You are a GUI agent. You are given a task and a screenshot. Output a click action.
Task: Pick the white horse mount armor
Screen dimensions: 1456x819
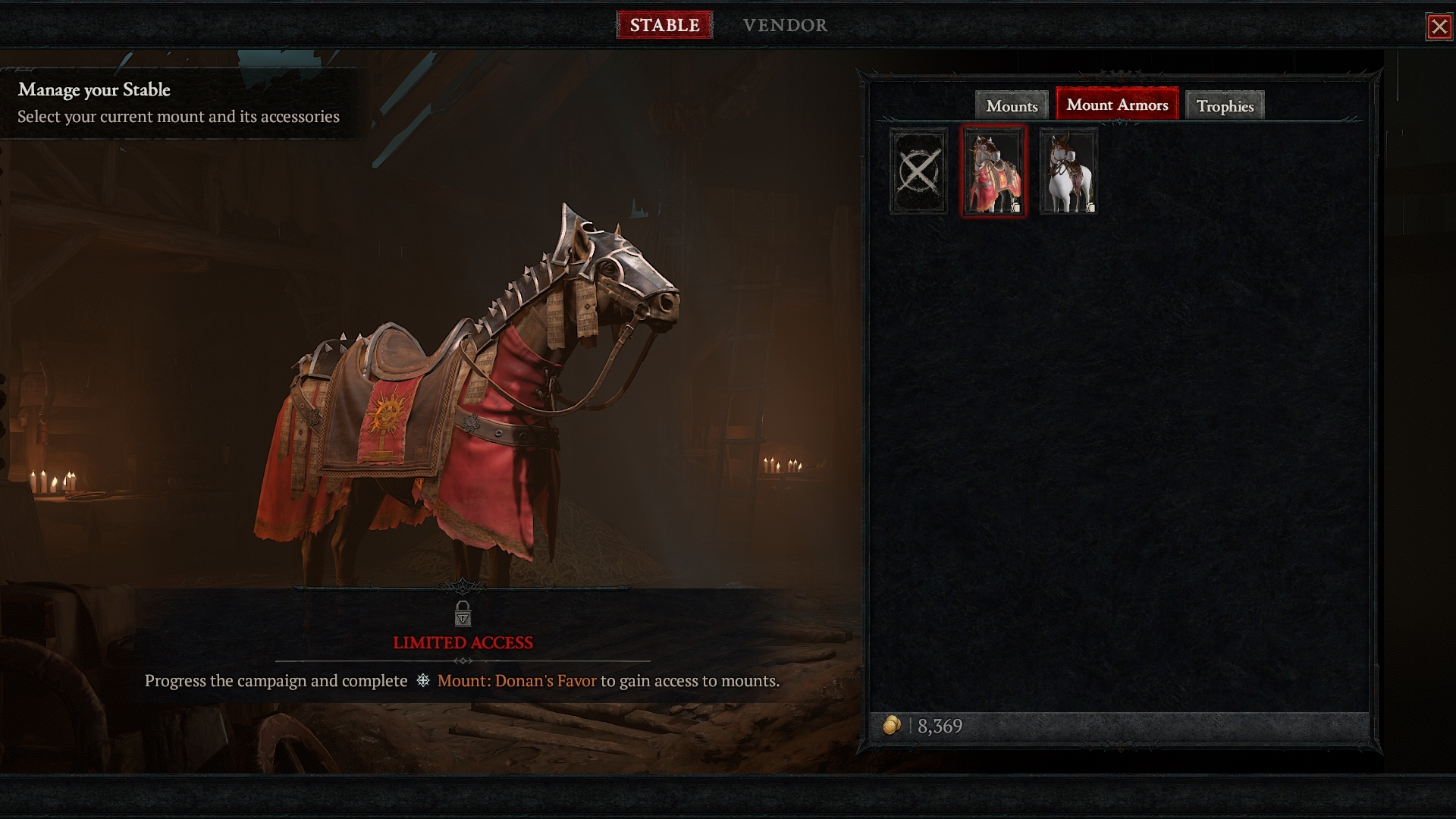[1068, 171]
